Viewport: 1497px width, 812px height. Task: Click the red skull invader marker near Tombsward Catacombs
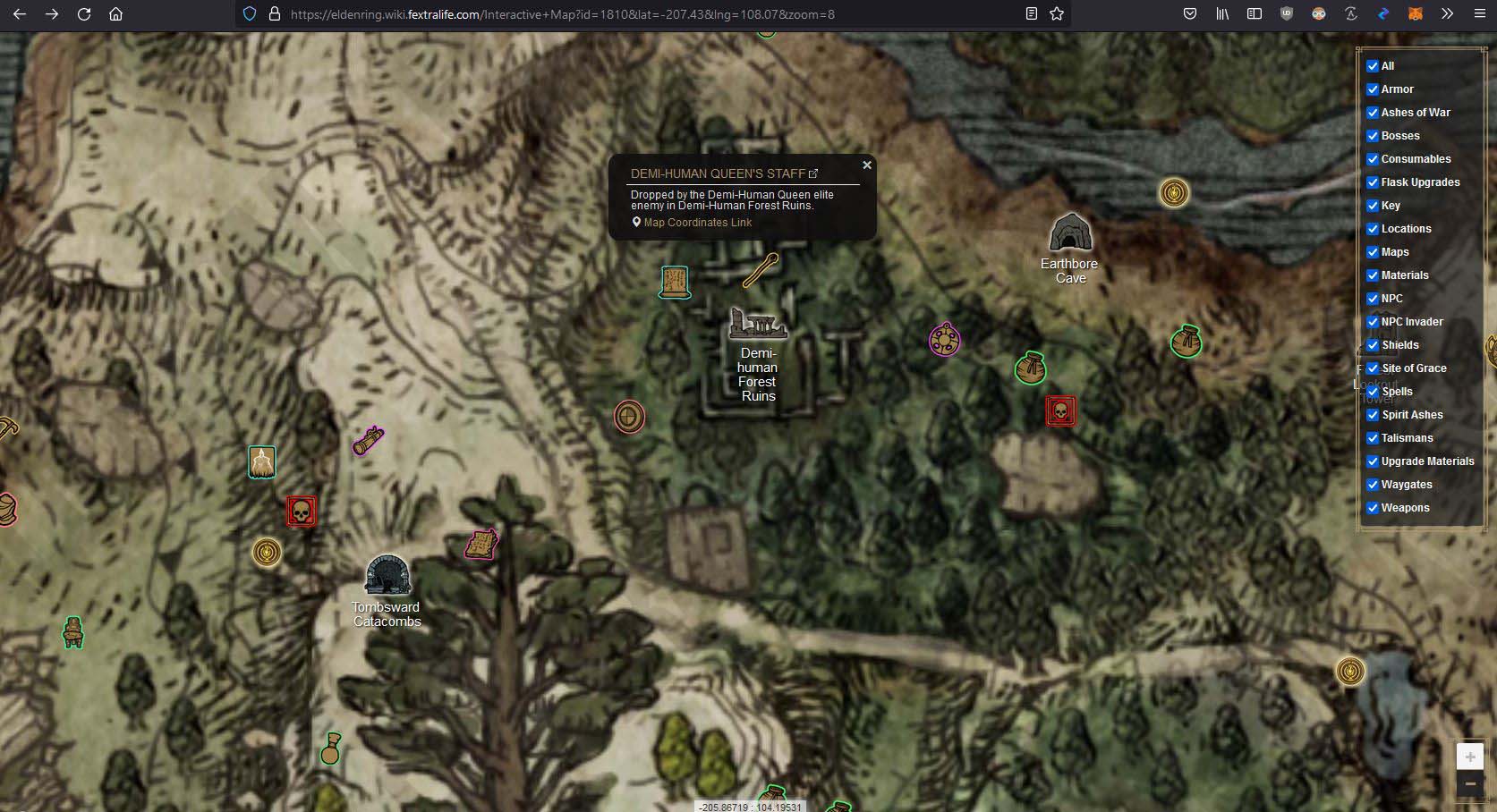tap(301, 510)
